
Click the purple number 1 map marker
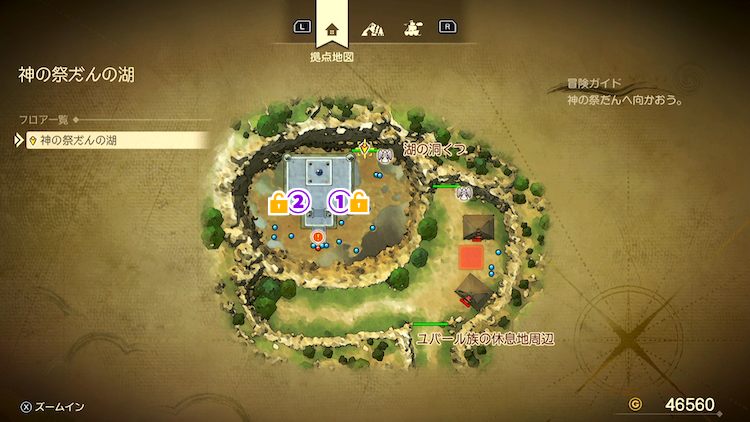[339, 203]
